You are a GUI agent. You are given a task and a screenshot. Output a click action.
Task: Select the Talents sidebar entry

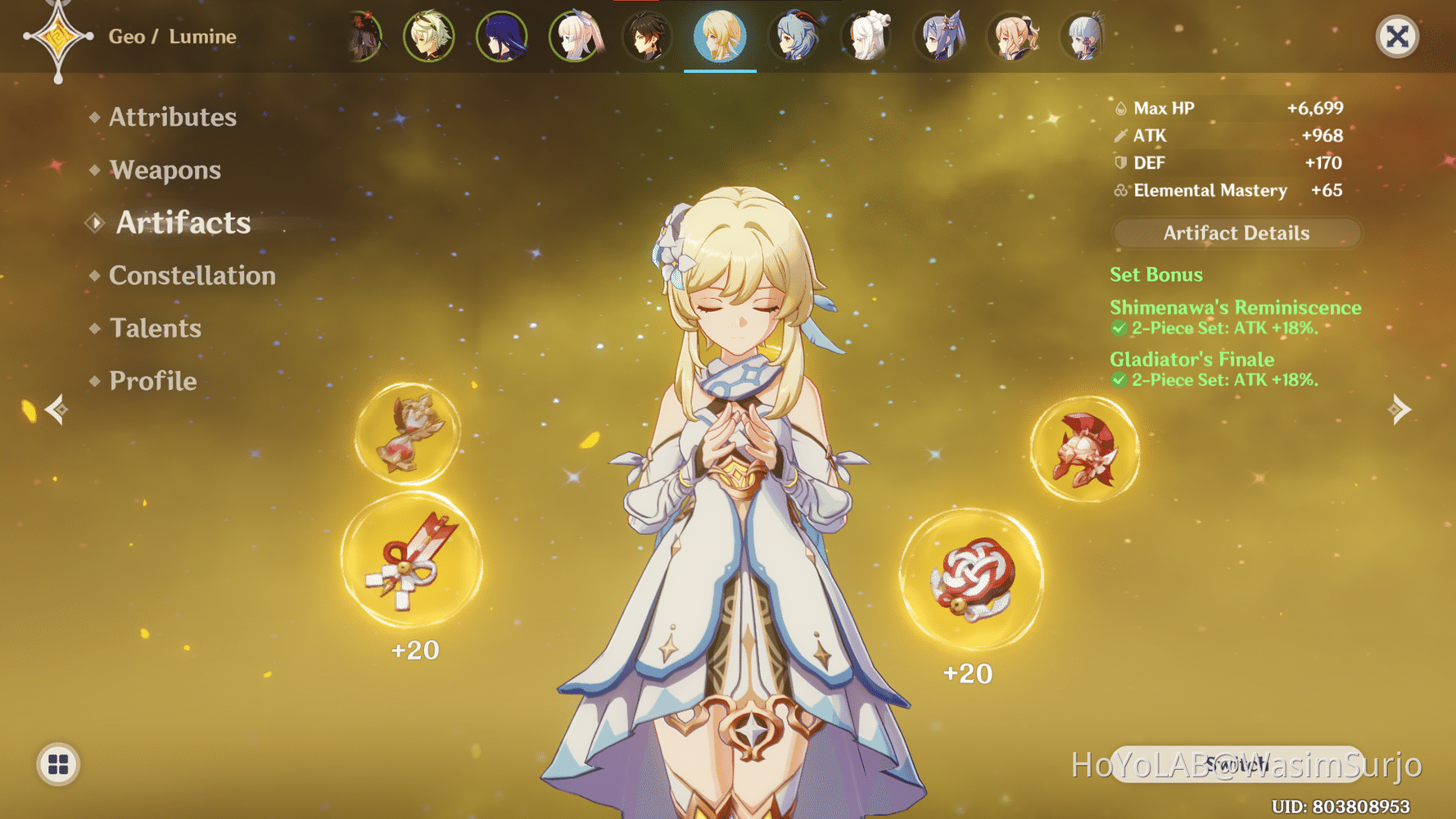[x=156, y=328]
